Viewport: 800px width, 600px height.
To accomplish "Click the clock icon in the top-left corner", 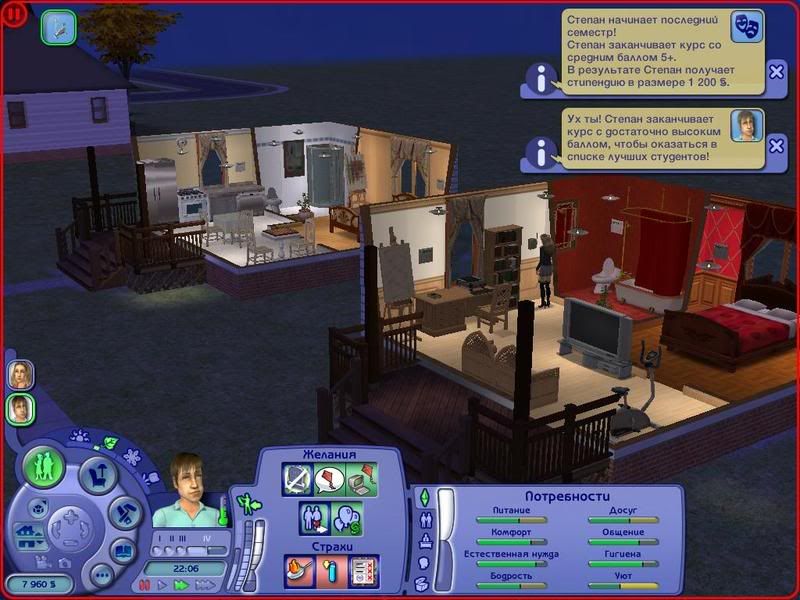I will (x=59, y=27).
